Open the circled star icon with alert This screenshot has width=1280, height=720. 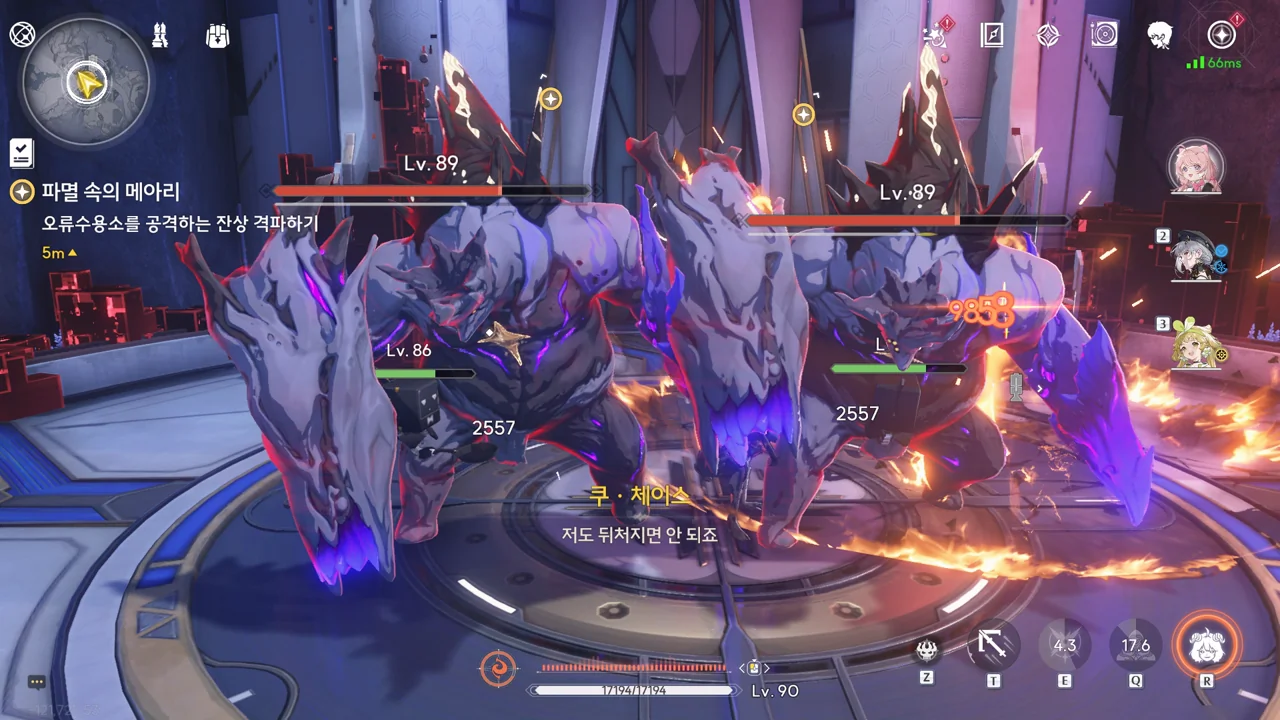point(1221,36)
